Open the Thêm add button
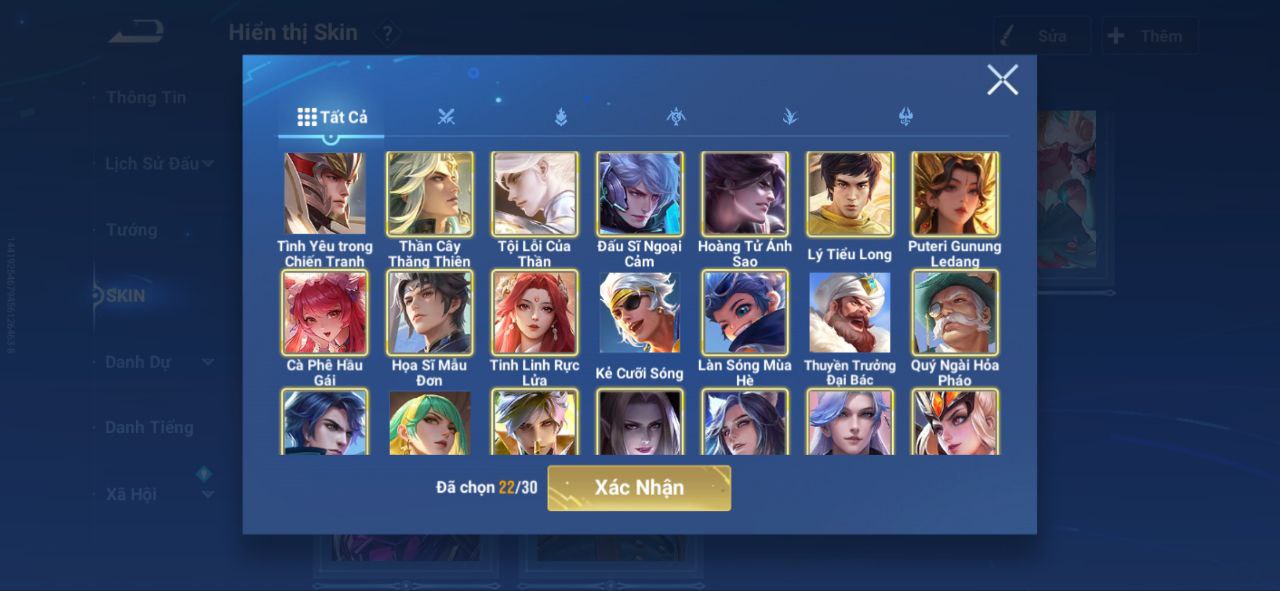Screen dimensions: 1280x591 (x=1149, y=36)
